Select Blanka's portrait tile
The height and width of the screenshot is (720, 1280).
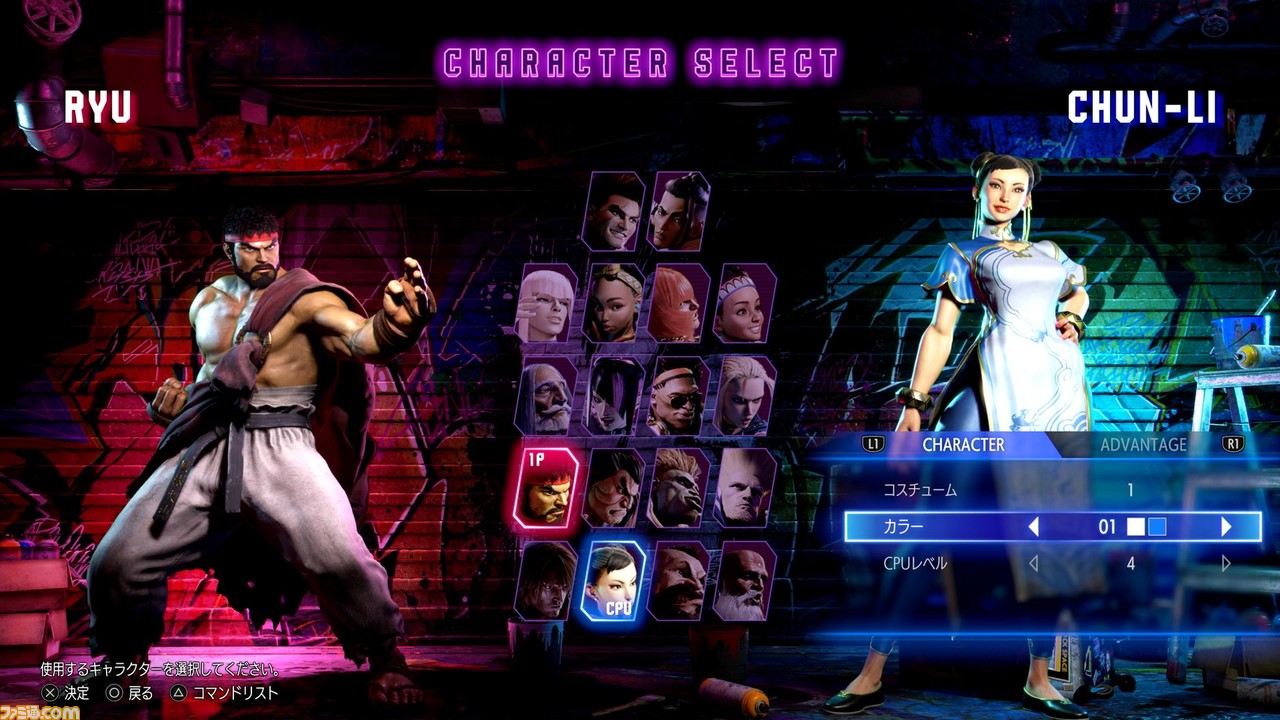[679, 487]
